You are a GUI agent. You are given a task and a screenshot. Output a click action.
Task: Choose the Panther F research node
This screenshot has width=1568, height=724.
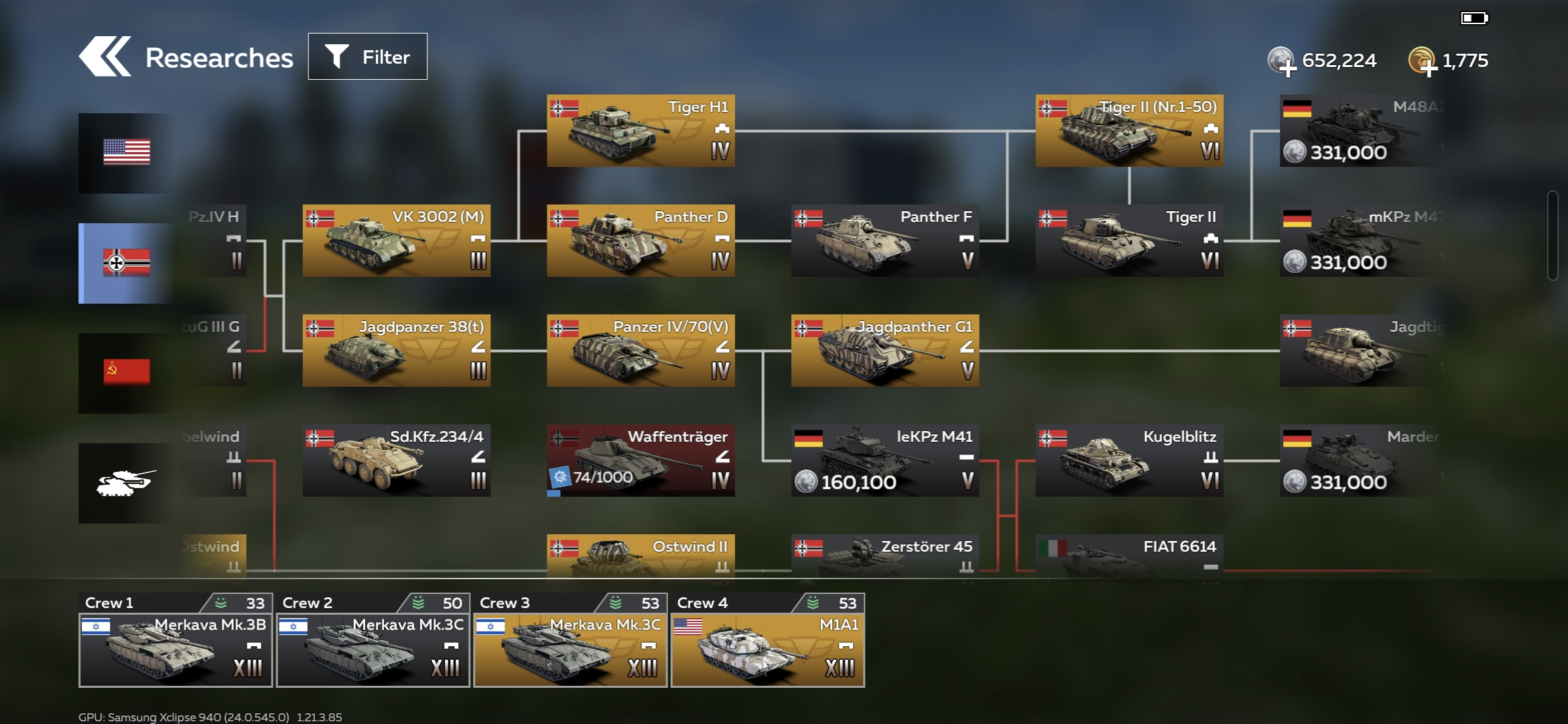(885, 241)
